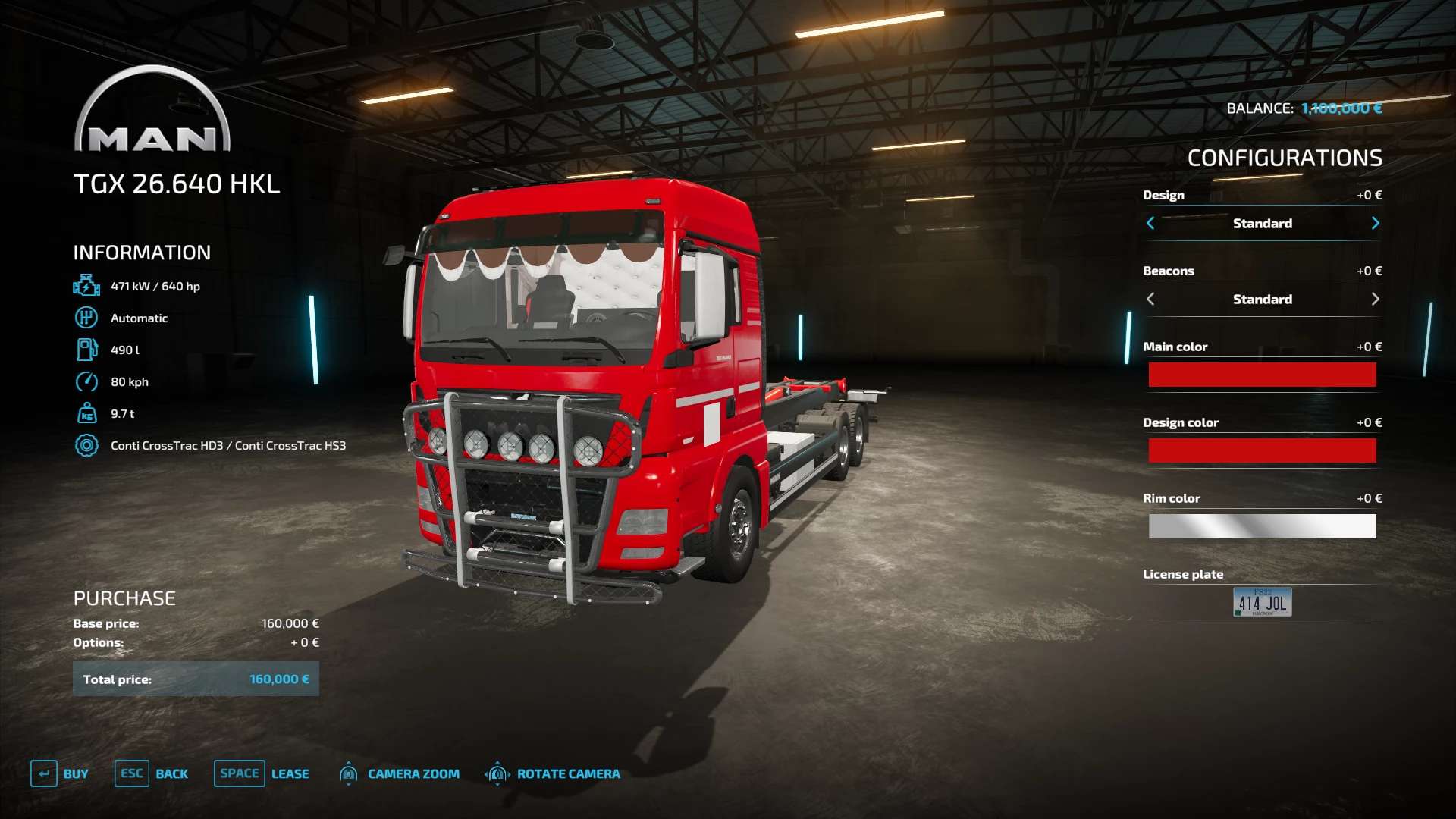Open the Design color swatch

(x=1262, y=450)
